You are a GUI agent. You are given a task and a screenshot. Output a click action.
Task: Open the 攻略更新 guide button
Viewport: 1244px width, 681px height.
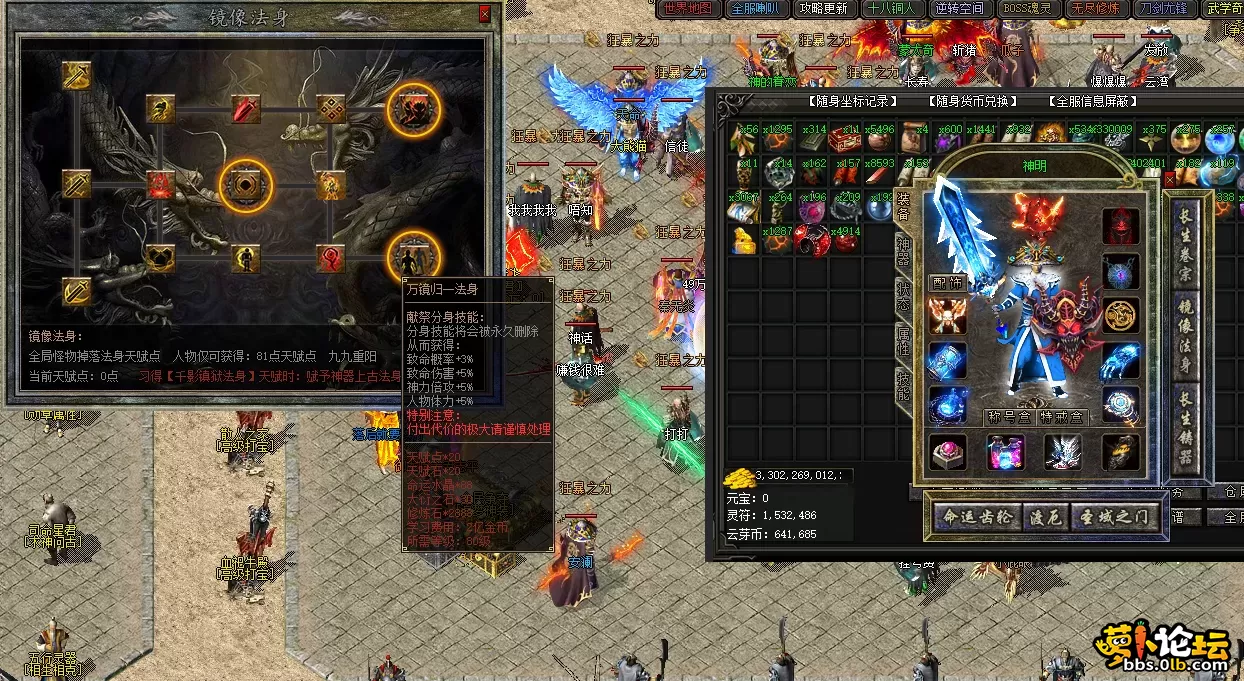point(823,8)
